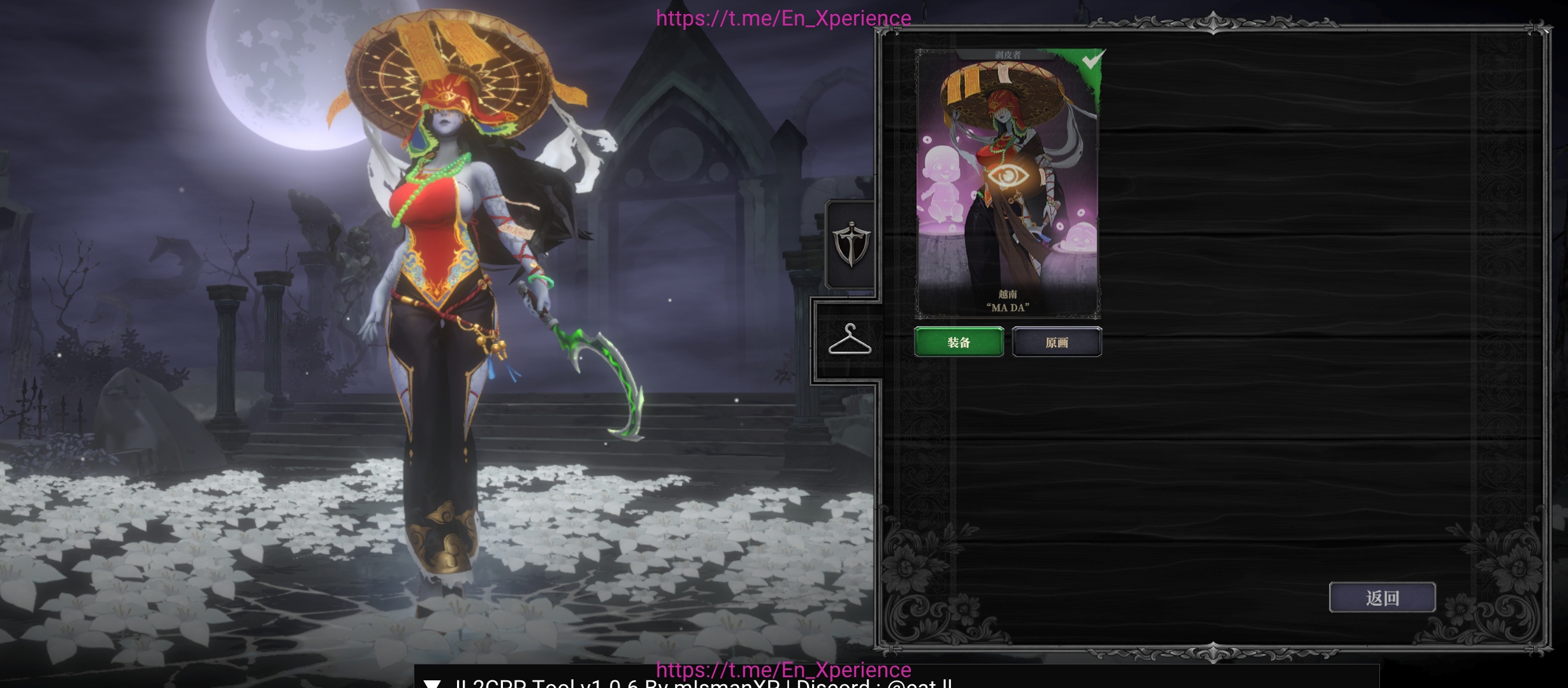
Task: Switch to the sword shield tab
Action: click(x=851, y=244)
